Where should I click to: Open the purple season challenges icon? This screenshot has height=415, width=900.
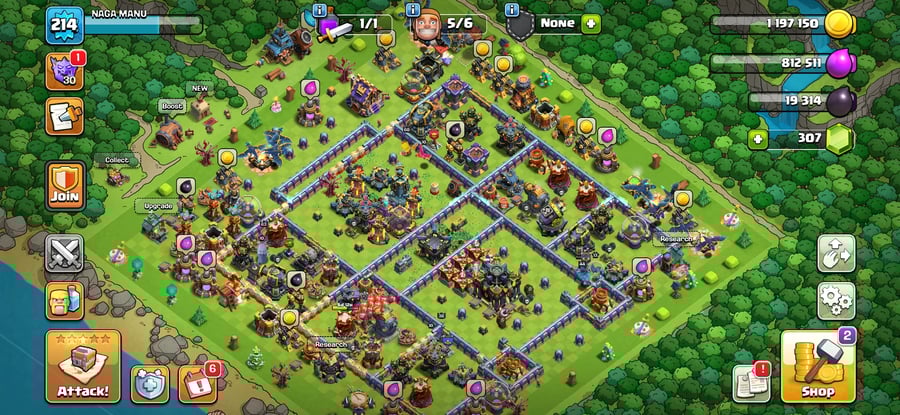click(64, 72)
